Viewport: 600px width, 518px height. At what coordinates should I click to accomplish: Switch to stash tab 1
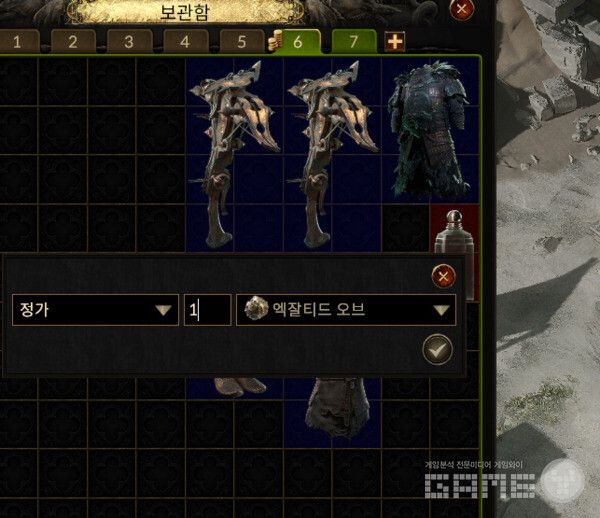tap(18, 42)
